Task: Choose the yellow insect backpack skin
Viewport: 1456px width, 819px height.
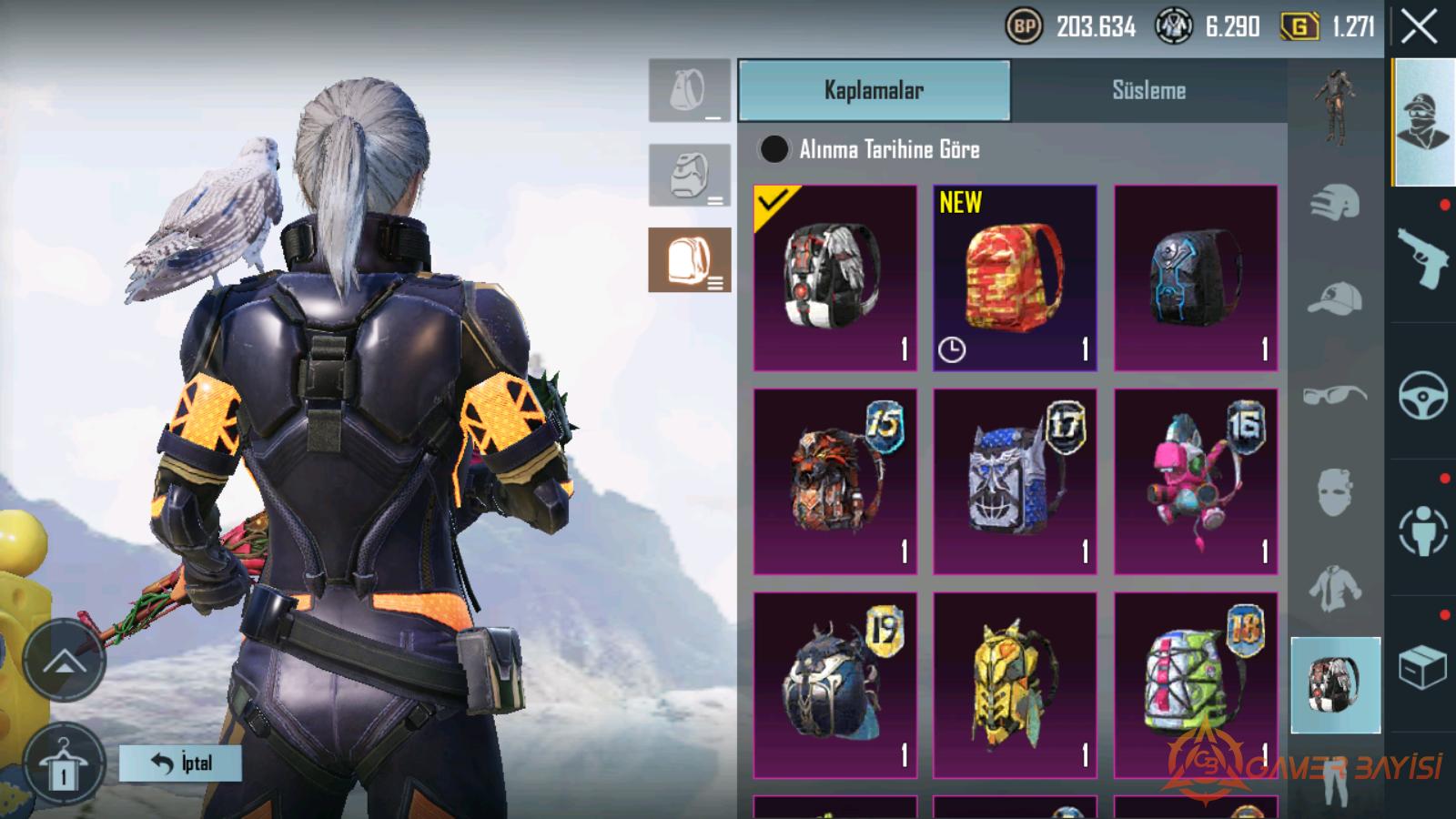Action: coord(1015,685)
